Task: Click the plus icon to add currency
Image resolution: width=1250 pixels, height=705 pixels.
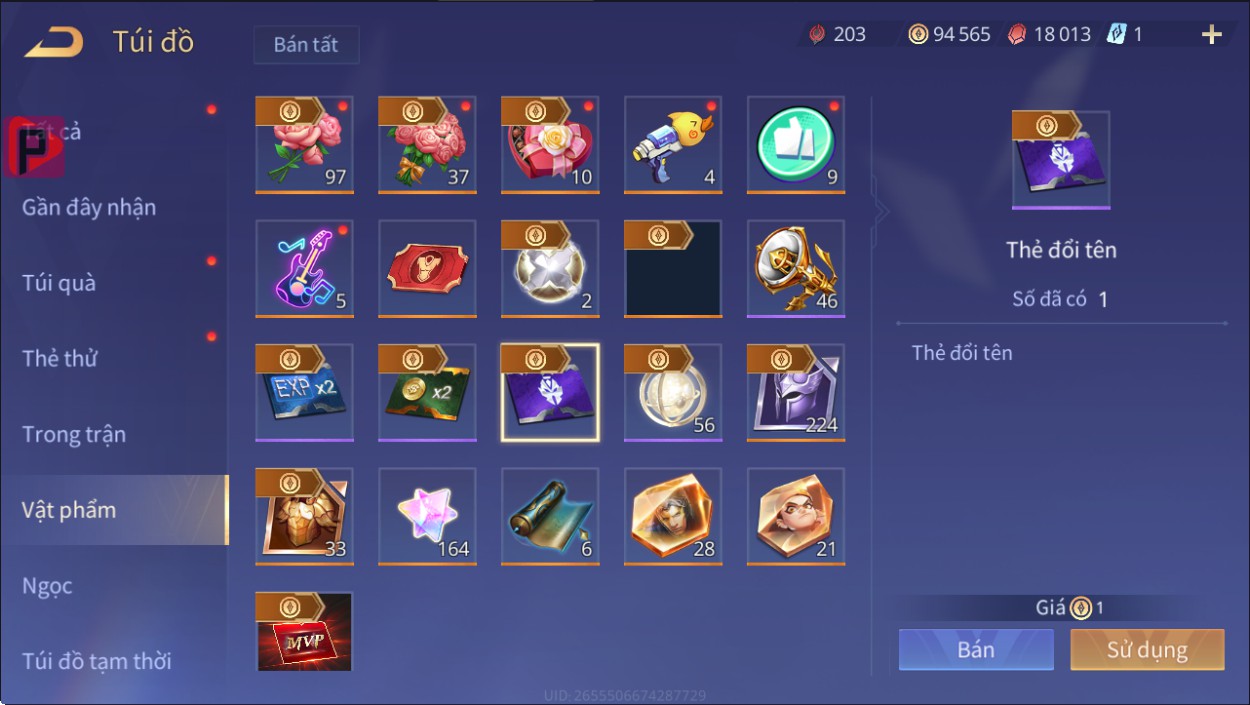Action: pyautogui.click(x=1211, y=35)
